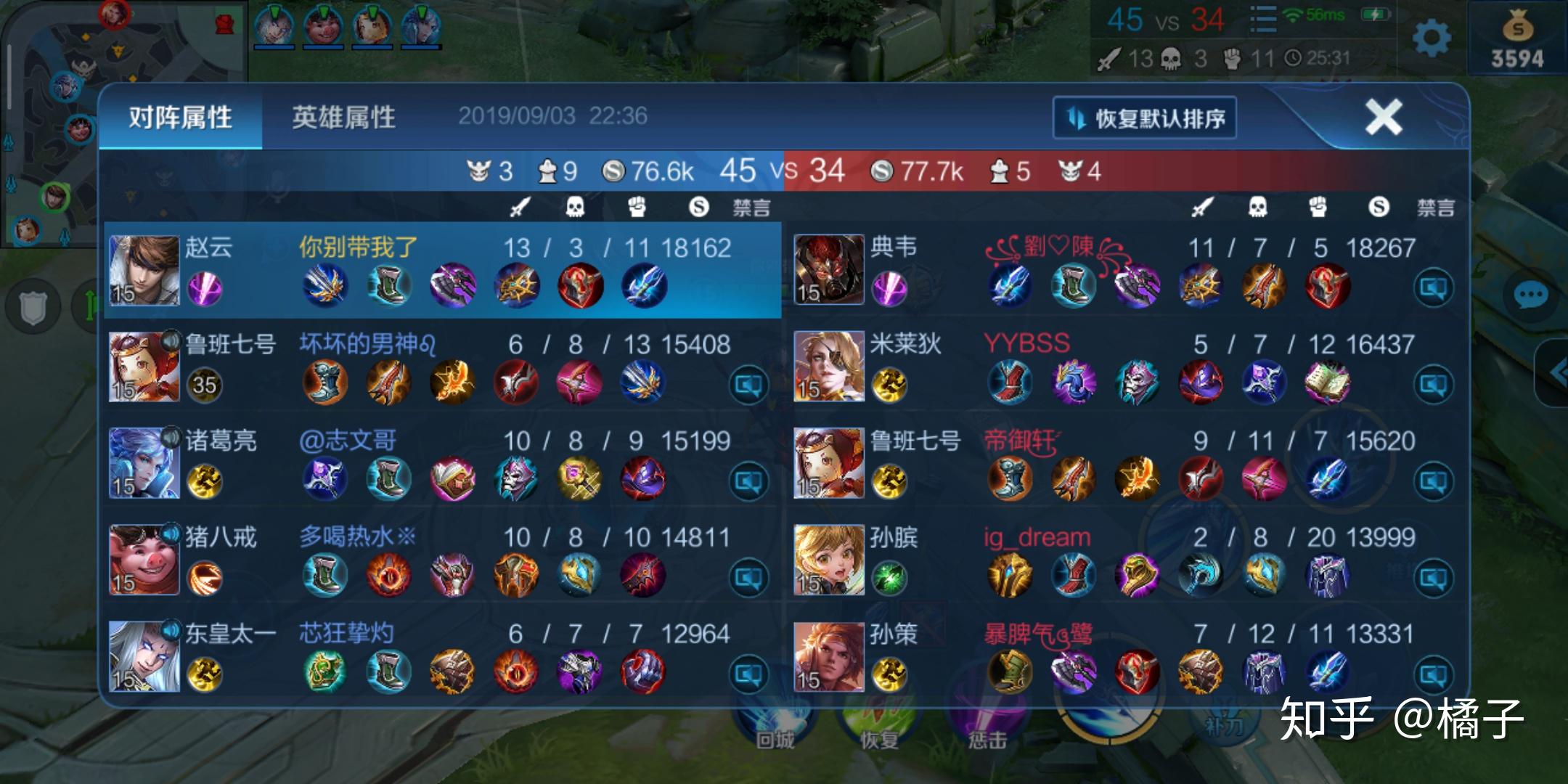1568x784 pixels.
Task: Toggle mute for 诸葛亮 player @志文哥
Action: coord(748,481)
